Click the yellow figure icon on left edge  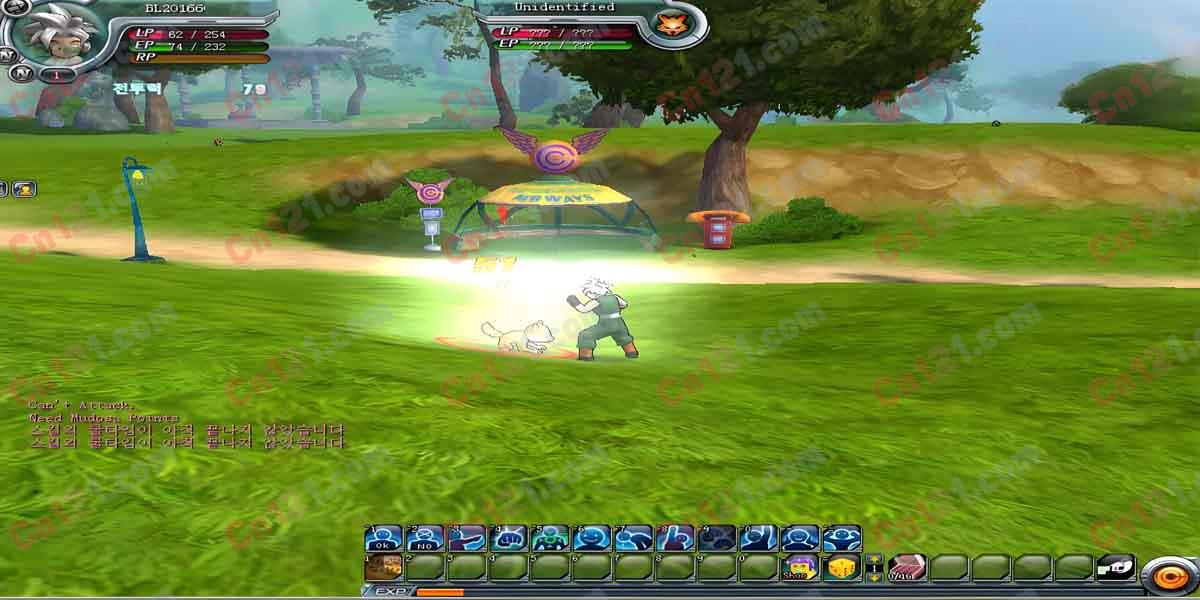tap(24, 188)
